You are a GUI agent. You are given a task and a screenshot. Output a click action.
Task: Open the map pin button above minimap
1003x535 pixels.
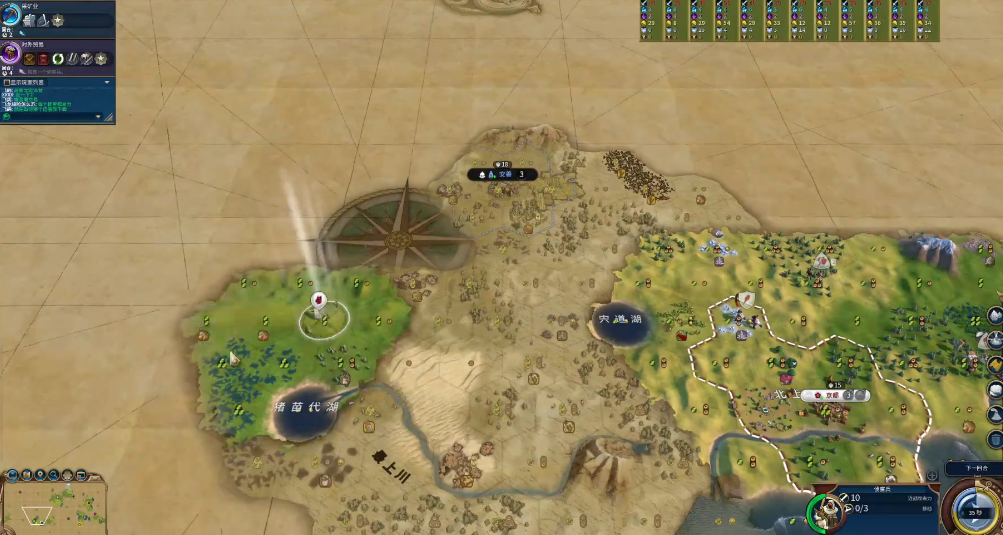click(39, 474)
